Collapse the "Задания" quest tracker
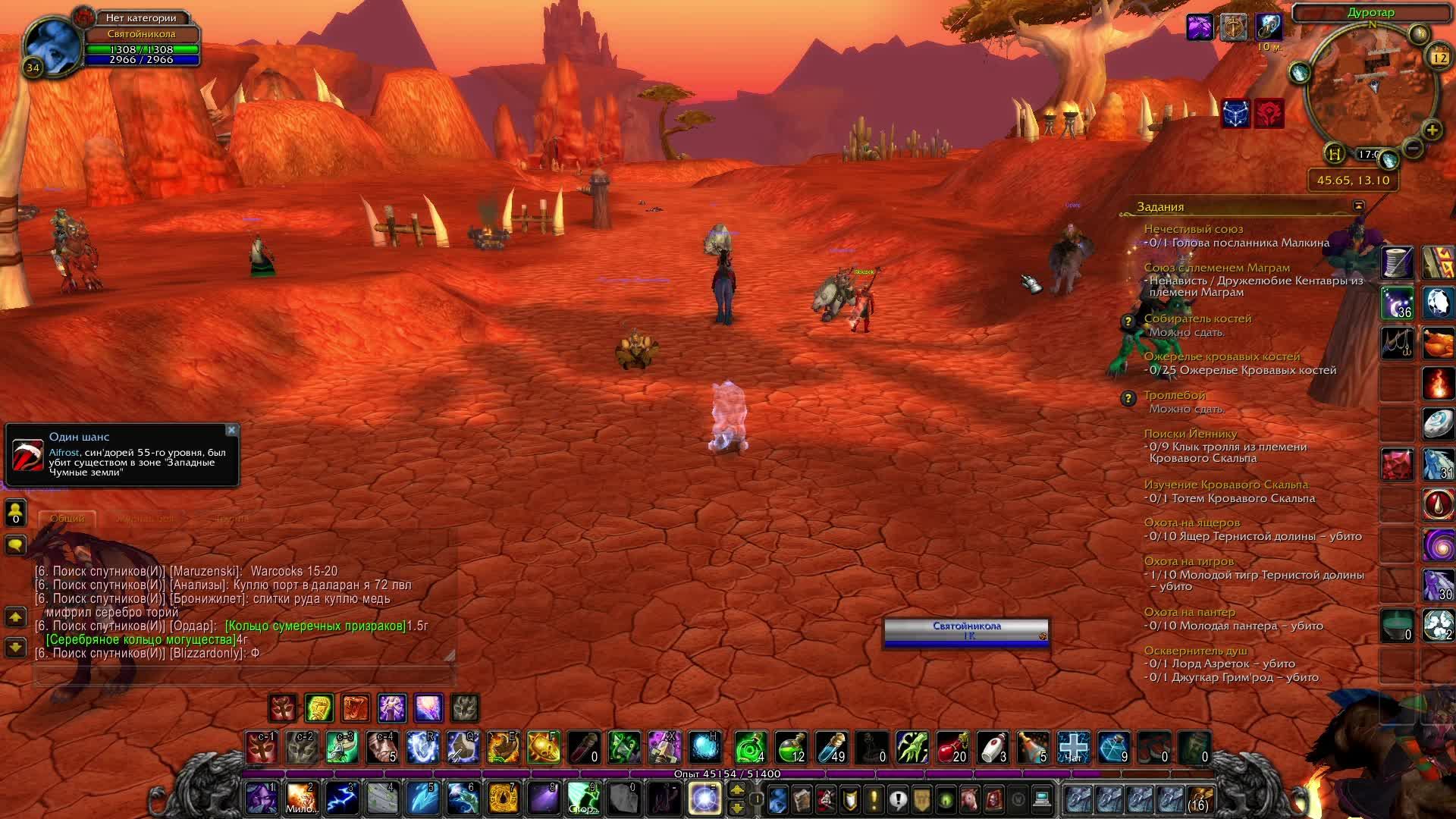 click(1358, 206)
